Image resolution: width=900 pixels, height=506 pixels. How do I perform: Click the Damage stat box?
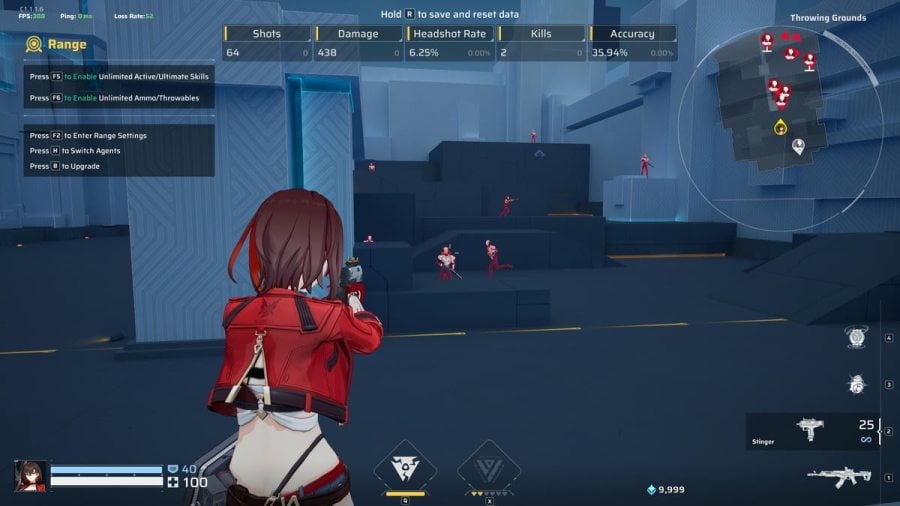tap(358, 43)
